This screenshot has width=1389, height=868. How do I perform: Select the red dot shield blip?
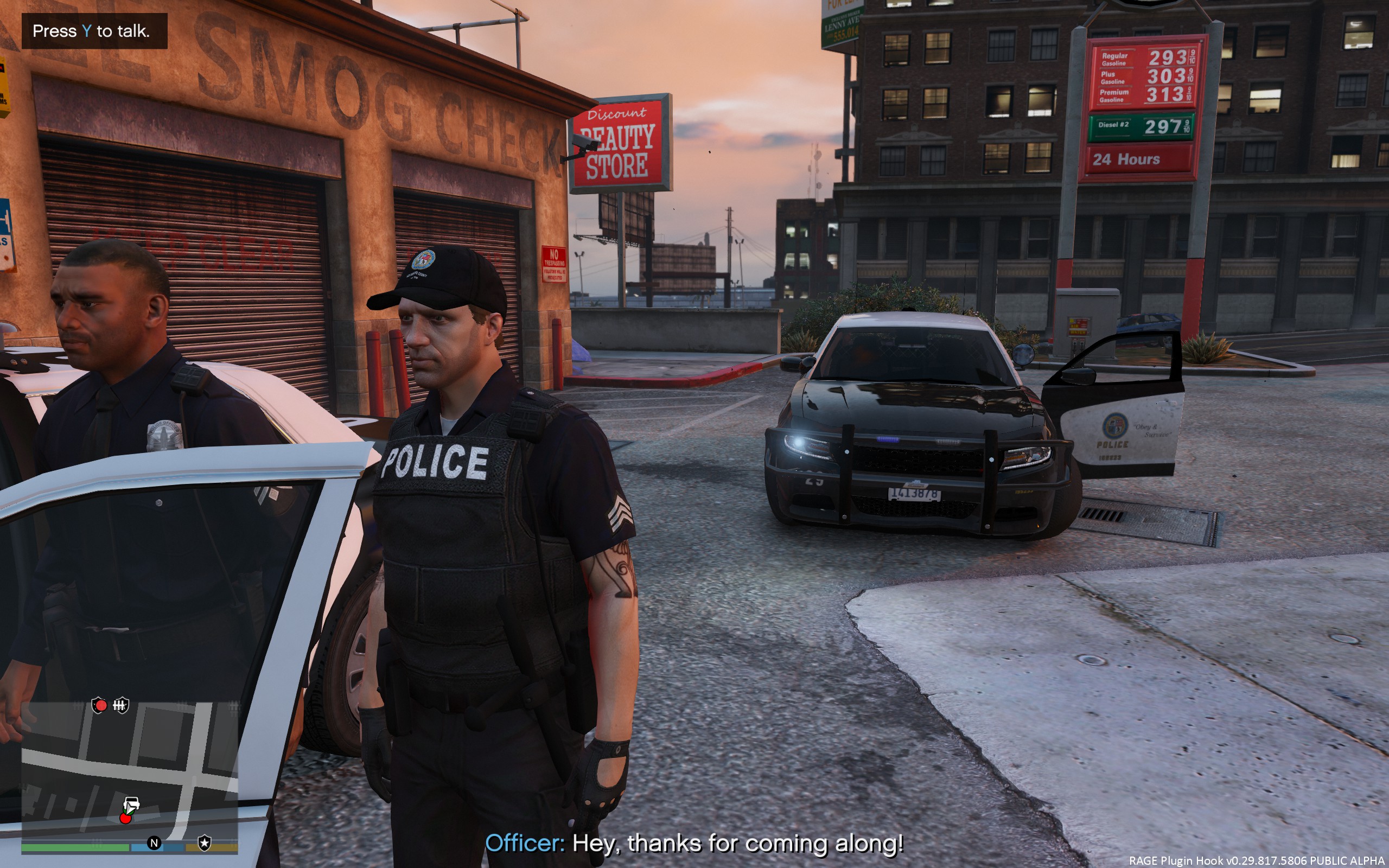[99, 705]
